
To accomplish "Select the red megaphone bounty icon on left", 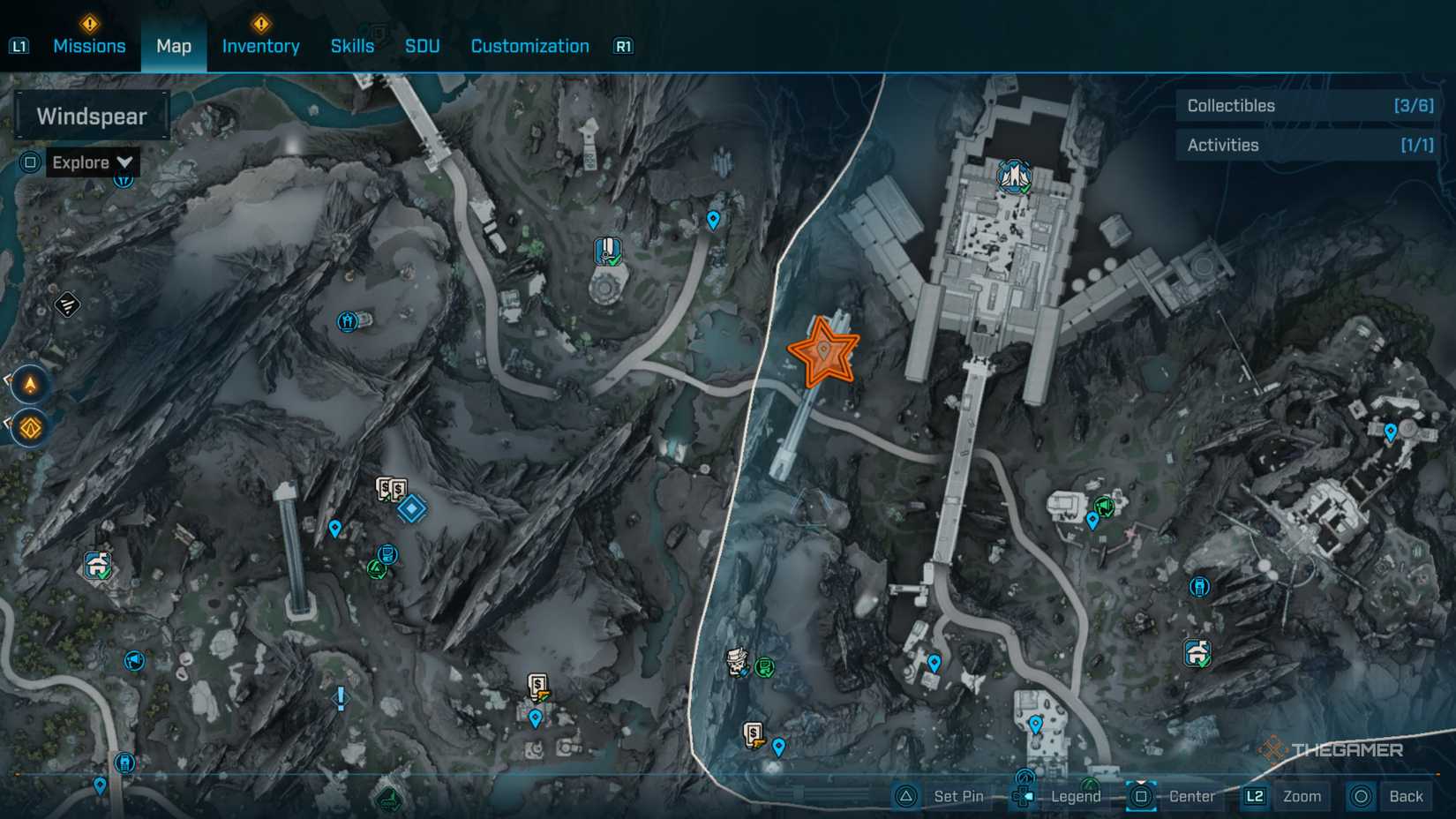I will click(x=133, y=662).
